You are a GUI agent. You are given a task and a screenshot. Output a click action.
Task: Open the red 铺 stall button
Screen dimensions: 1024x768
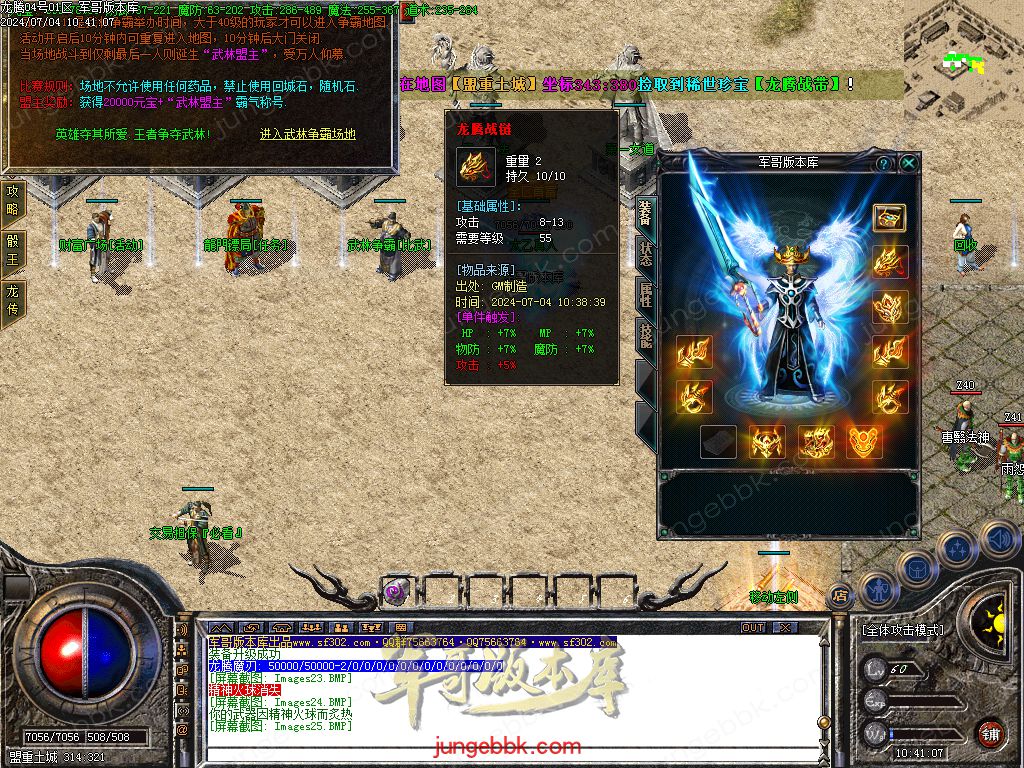point(989,731)
